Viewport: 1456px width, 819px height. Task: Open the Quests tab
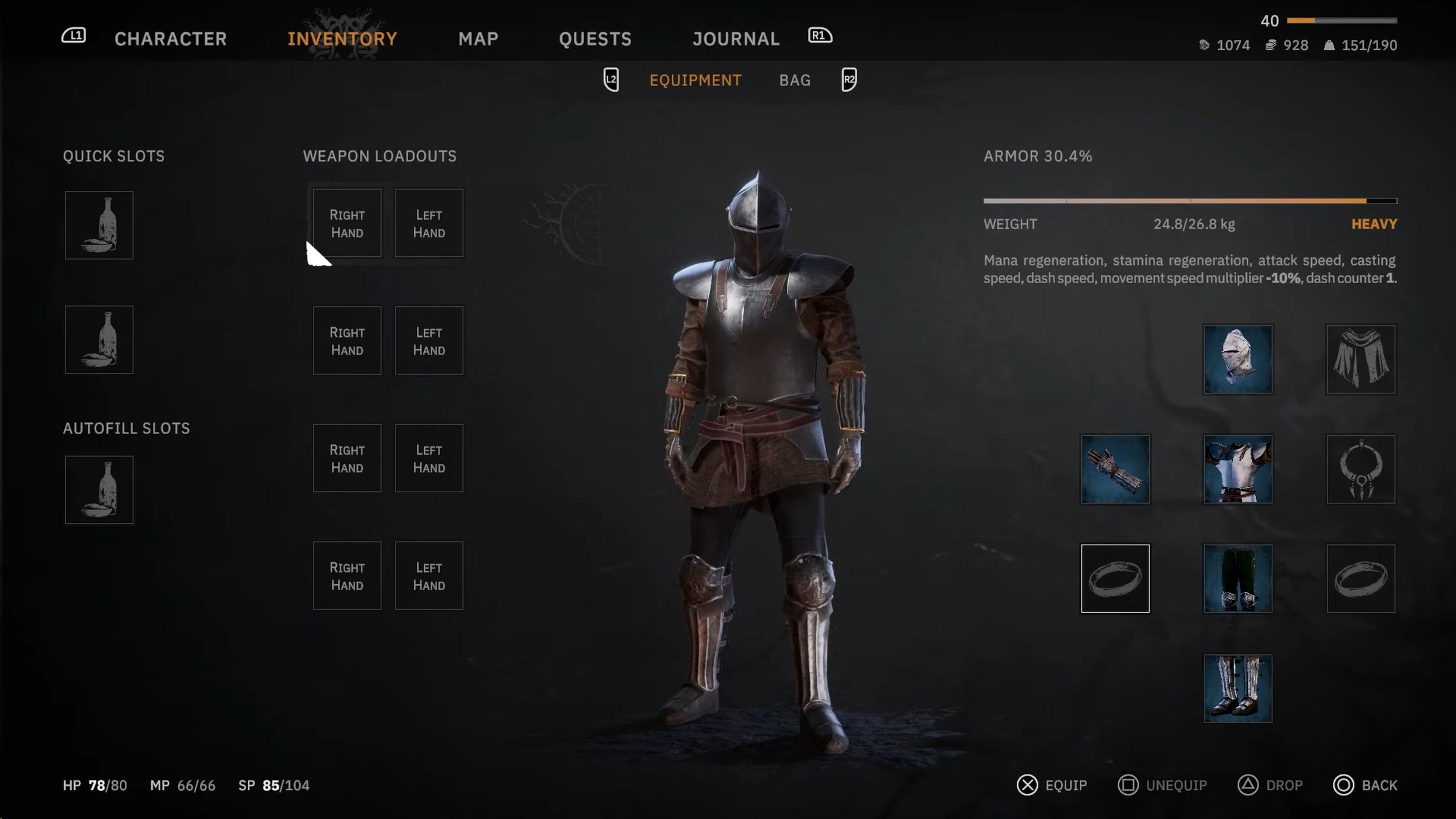pyautogui.click(x=595, y=38)
